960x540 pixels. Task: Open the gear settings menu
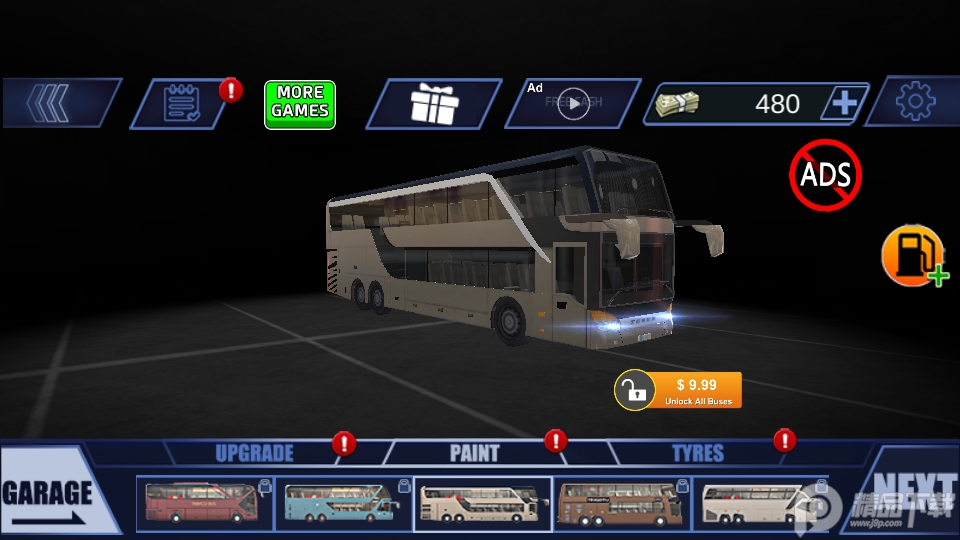pyautogui.click(x=914, y=102)
